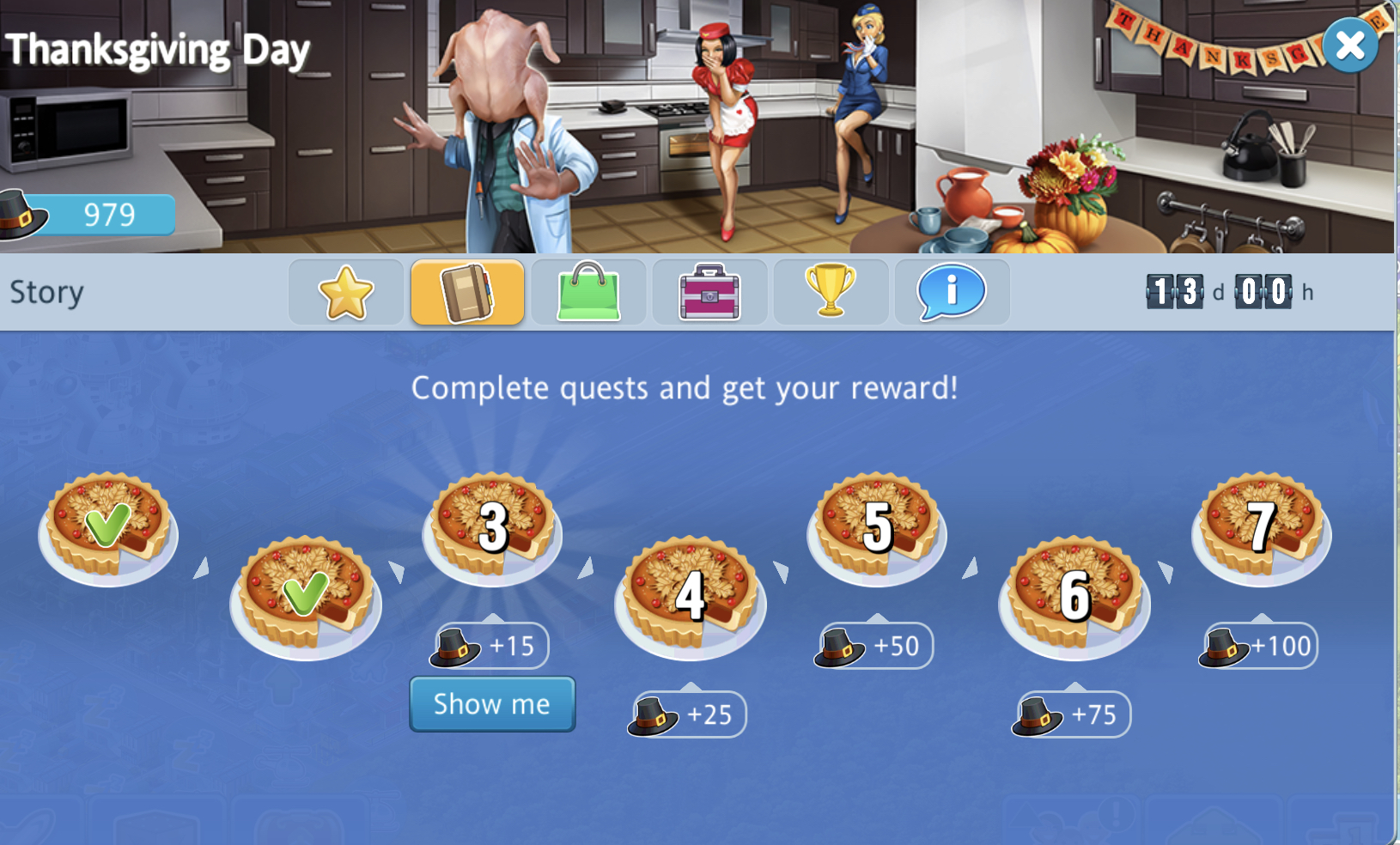Choose quest pie number 5
1400x845 pixels.
[877, 527]
